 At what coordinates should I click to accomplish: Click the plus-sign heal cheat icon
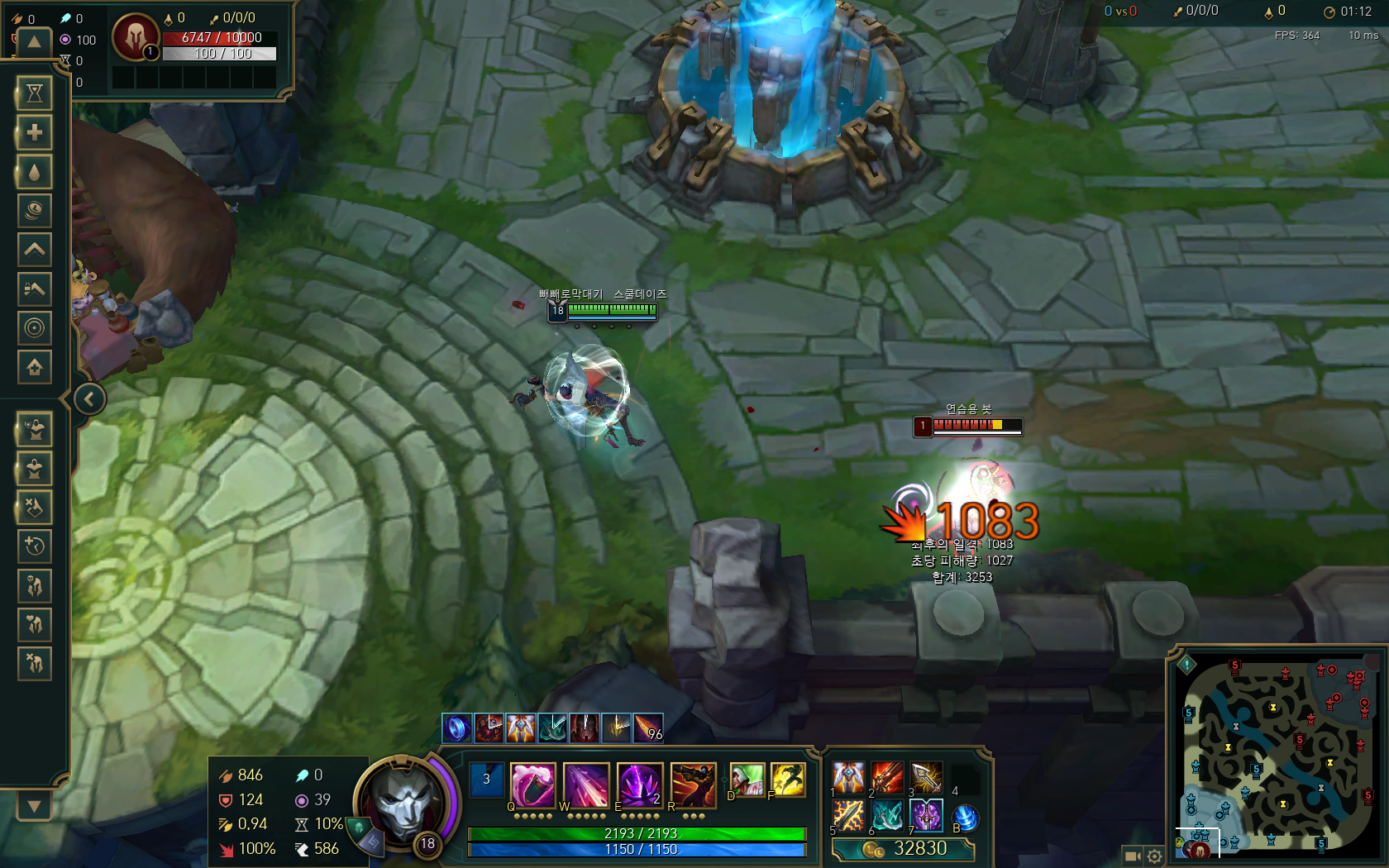click(34, 132)
